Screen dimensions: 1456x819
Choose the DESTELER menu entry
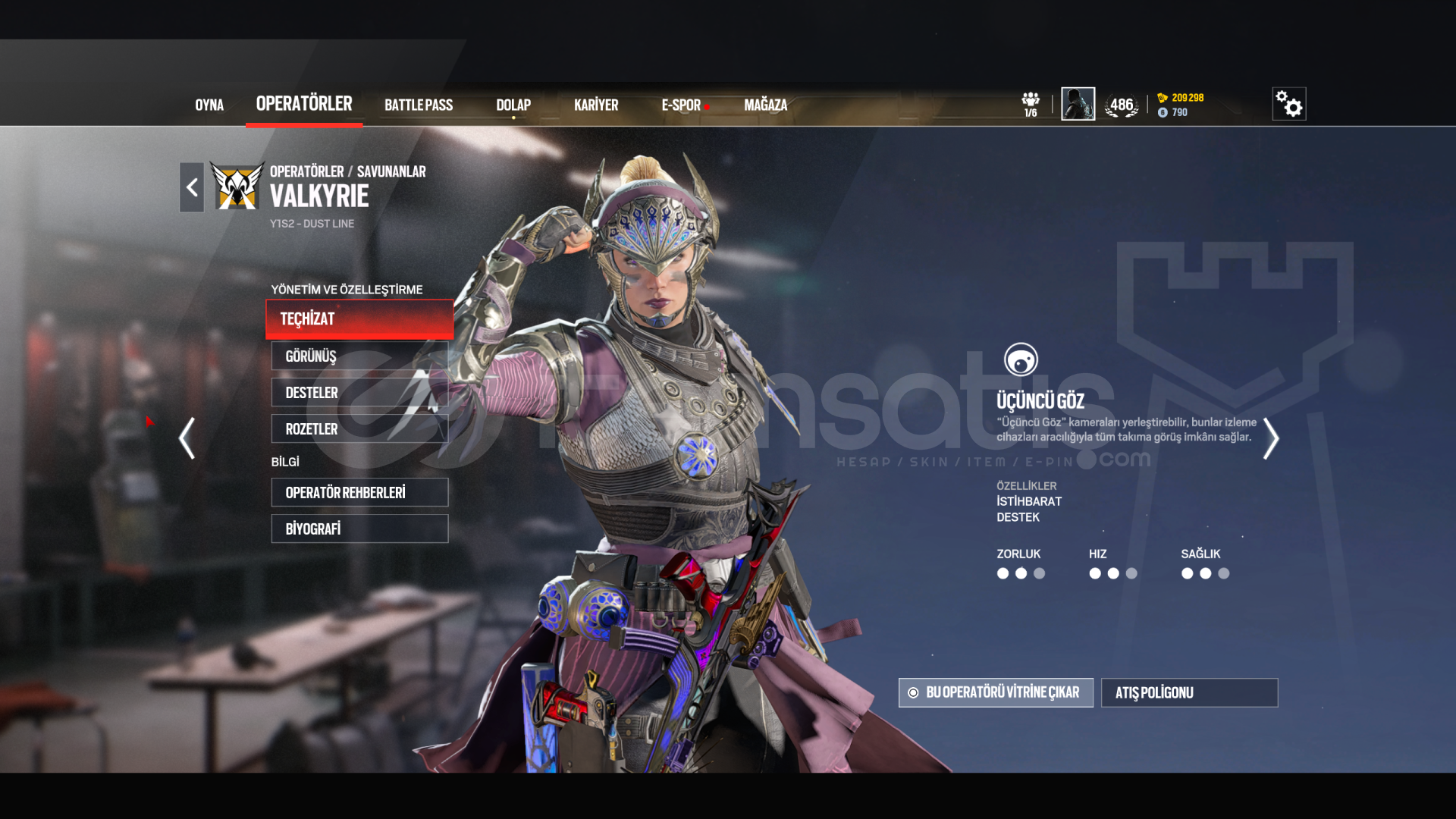(359, 392)
